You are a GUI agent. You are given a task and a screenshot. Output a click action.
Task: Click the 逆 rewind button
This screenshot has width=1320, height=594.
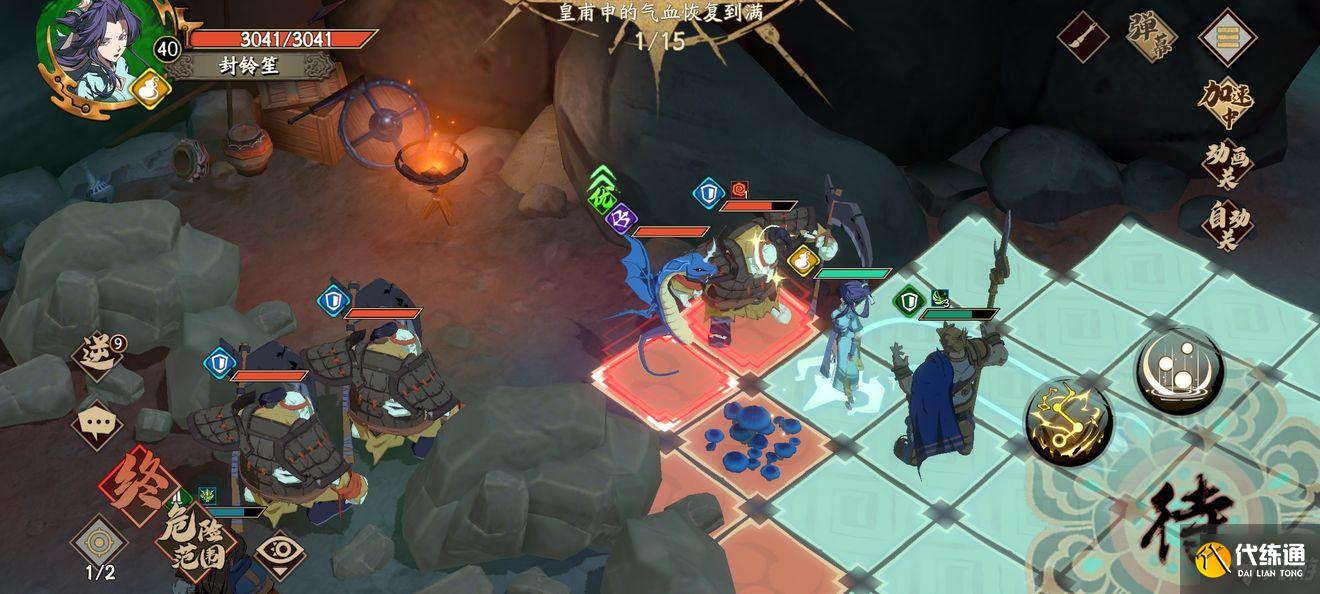pyautogui.click(x=99, y=357)
